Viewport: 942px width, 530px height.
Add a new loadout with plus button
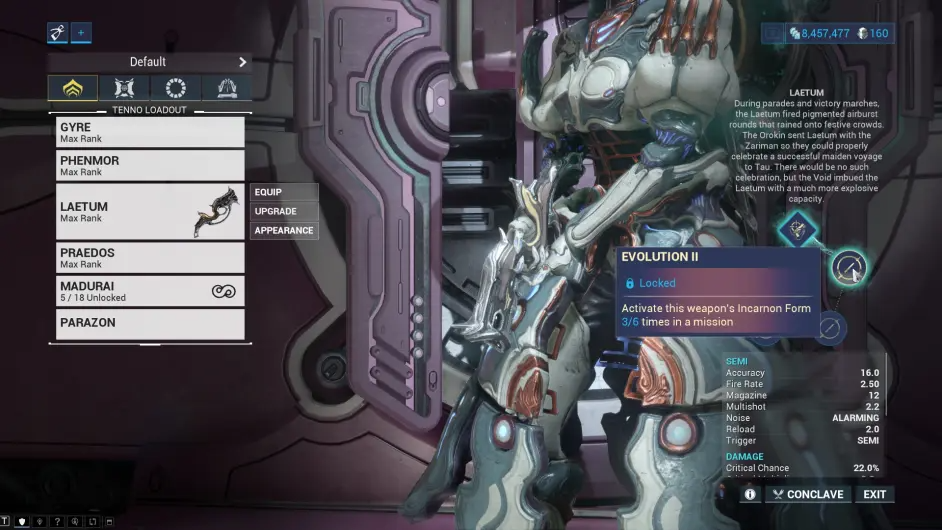(x=81, y=33)
